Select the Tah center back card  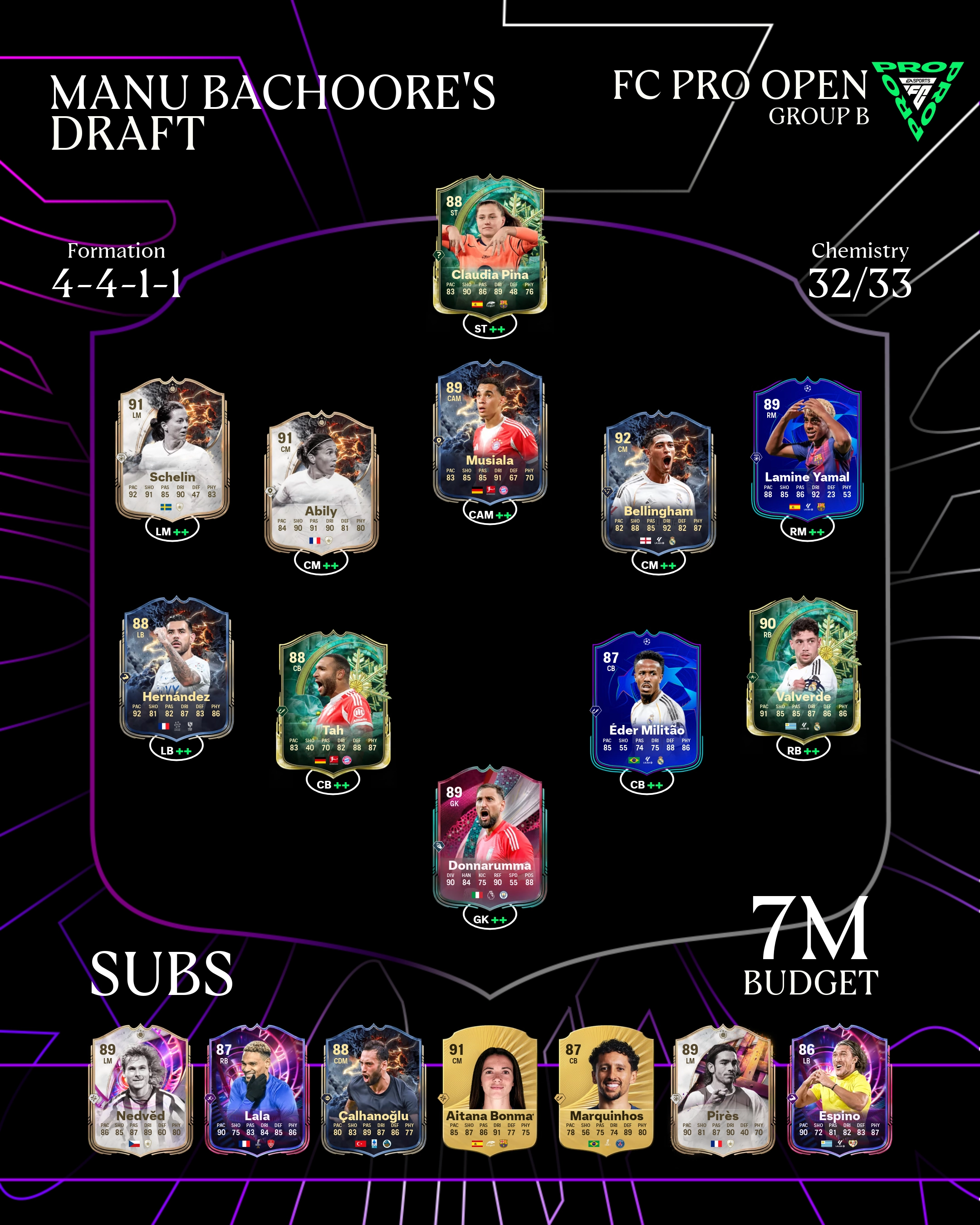[x=333, y=702]
